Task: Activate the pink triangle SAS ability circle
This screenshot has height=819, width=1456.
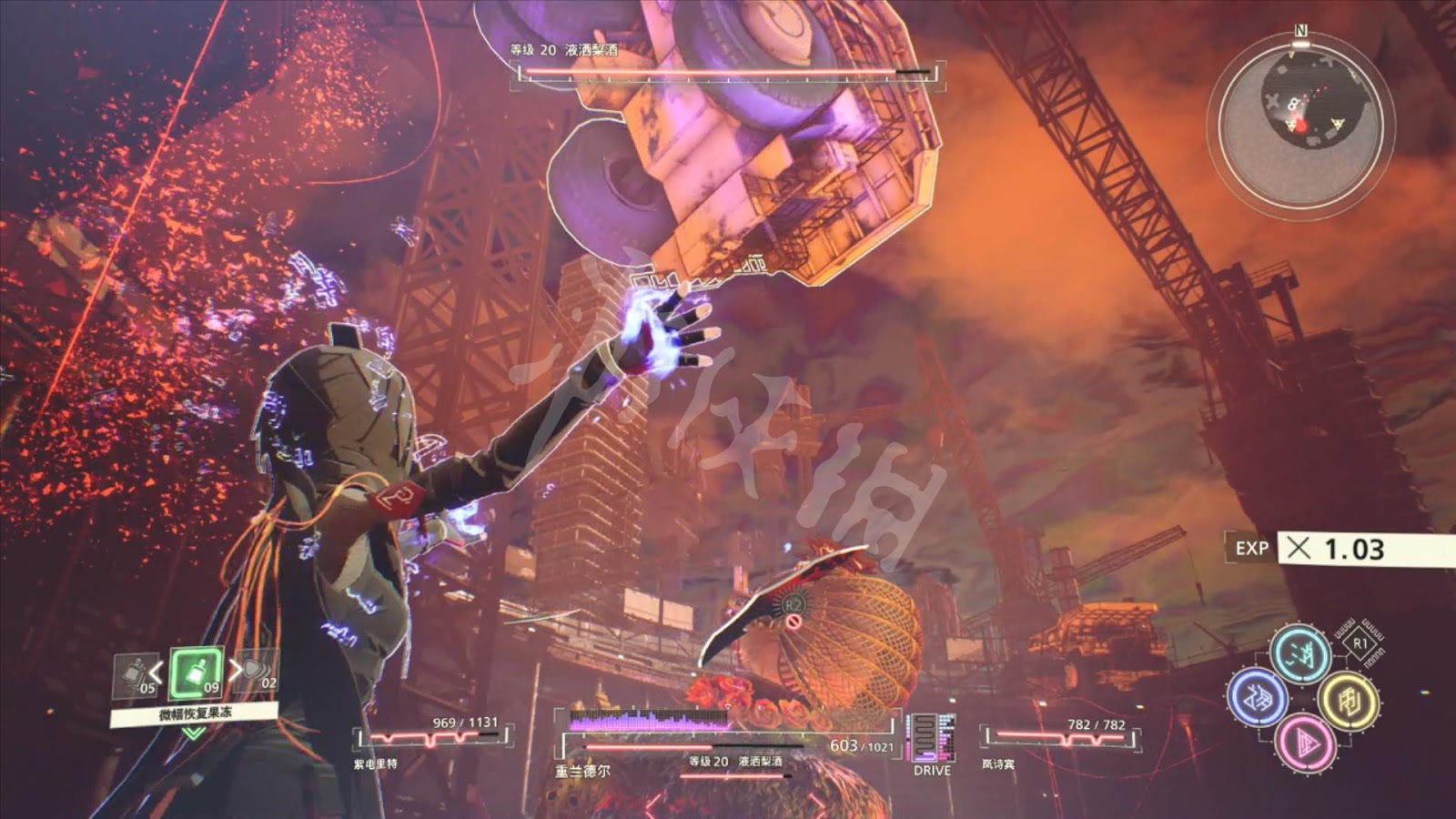Action: click(x=1305, y=743)
